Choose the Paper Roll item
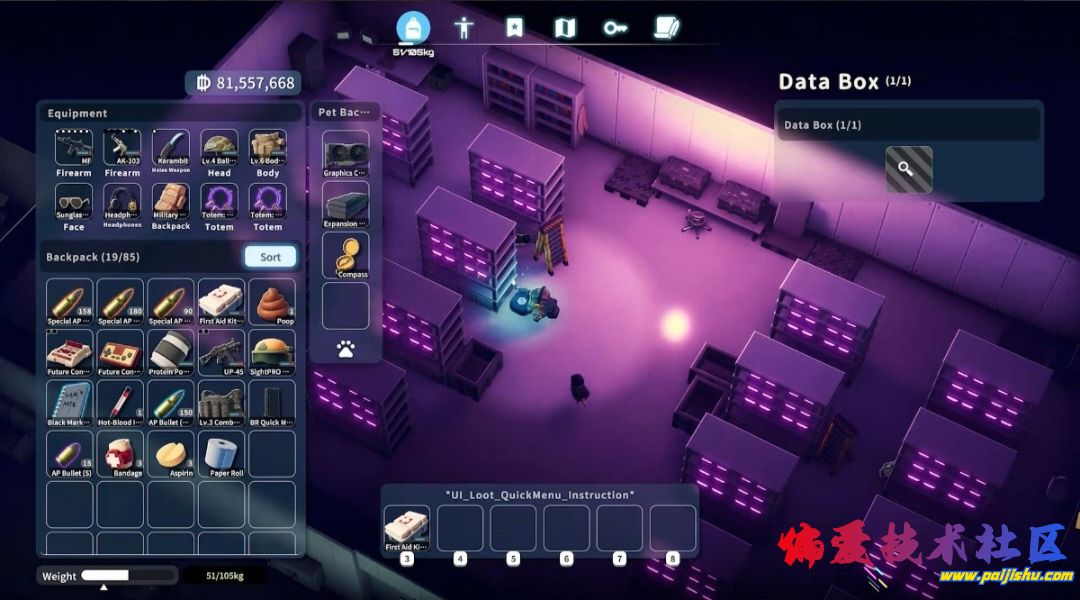1080x600 pixels. pyautogui.click(x=222, y=453)
